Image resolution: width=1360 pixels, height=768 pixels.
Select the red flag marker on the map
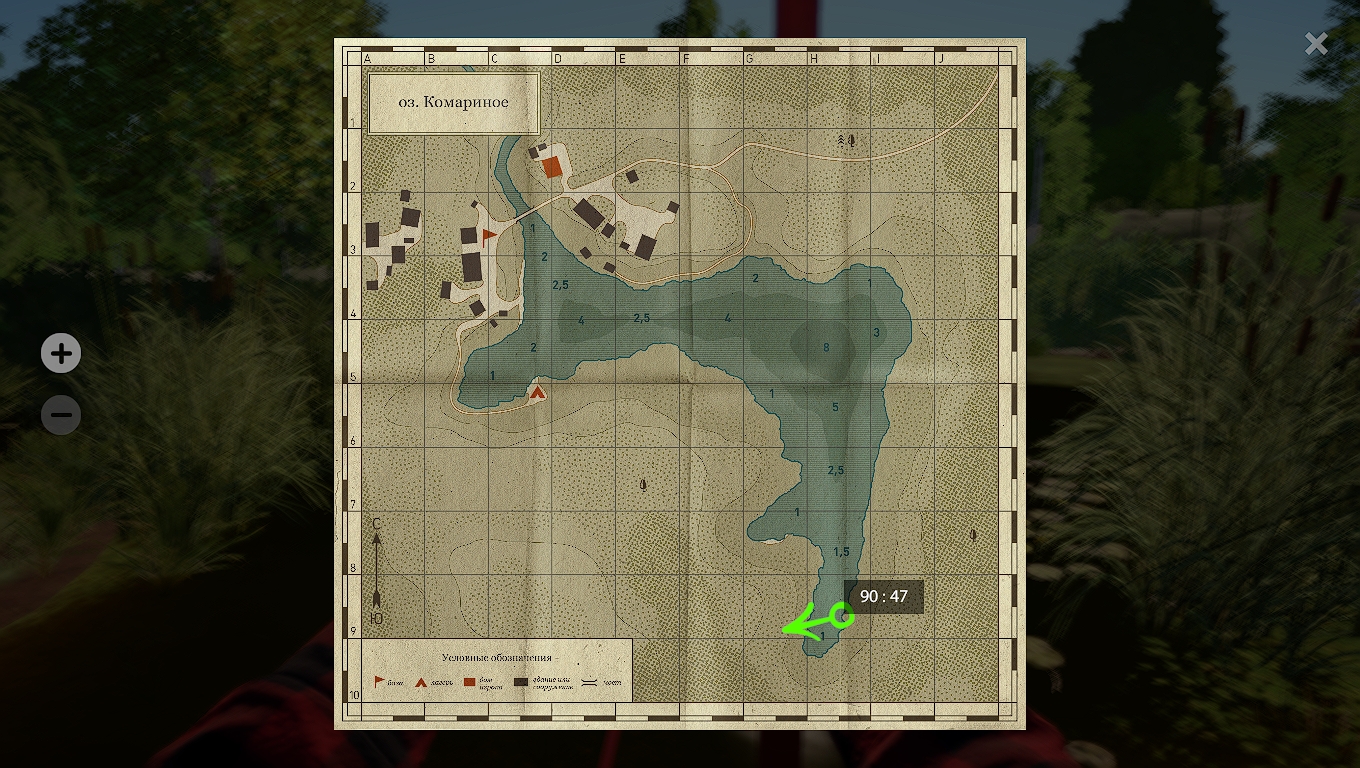(x=489, y=236)
